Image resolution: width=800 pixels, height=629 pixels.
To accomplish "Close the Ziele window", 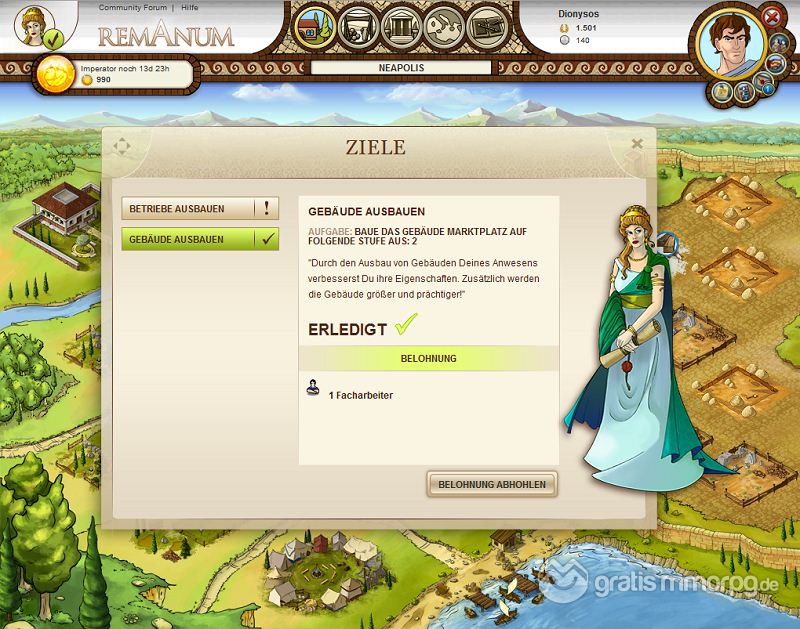I will [x=637, y=144].
